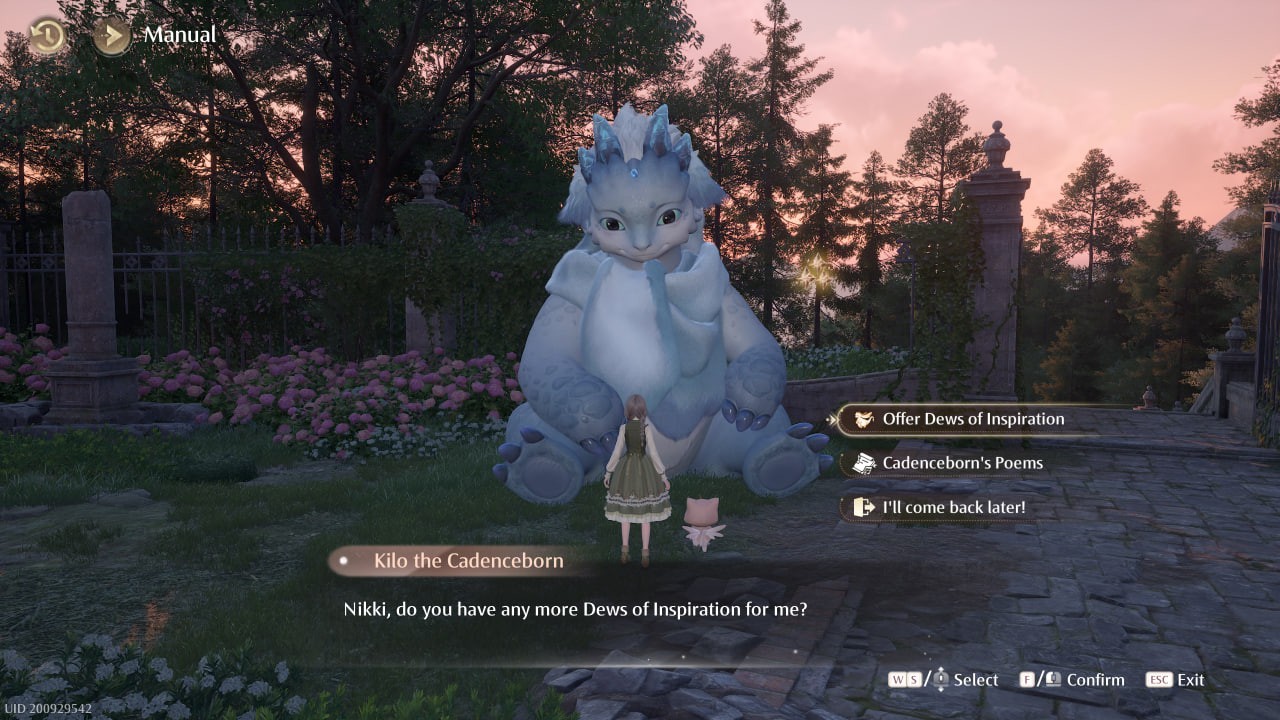Click the dialogue history icon top-left
The height and width of the screenshot is (720, 1280).
coord(45,36)
